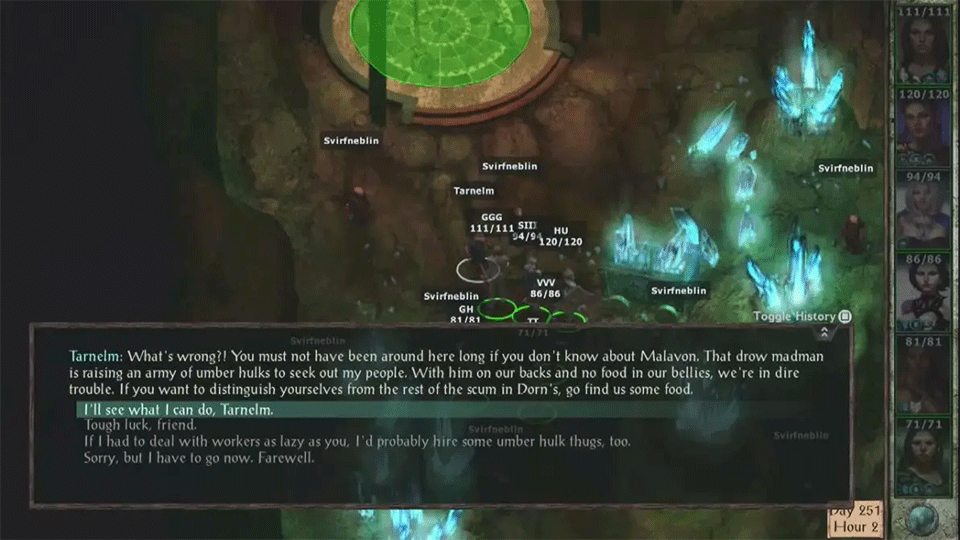Click the round orb button below the portraits
The image size is (960, 540).
[924, 518]
